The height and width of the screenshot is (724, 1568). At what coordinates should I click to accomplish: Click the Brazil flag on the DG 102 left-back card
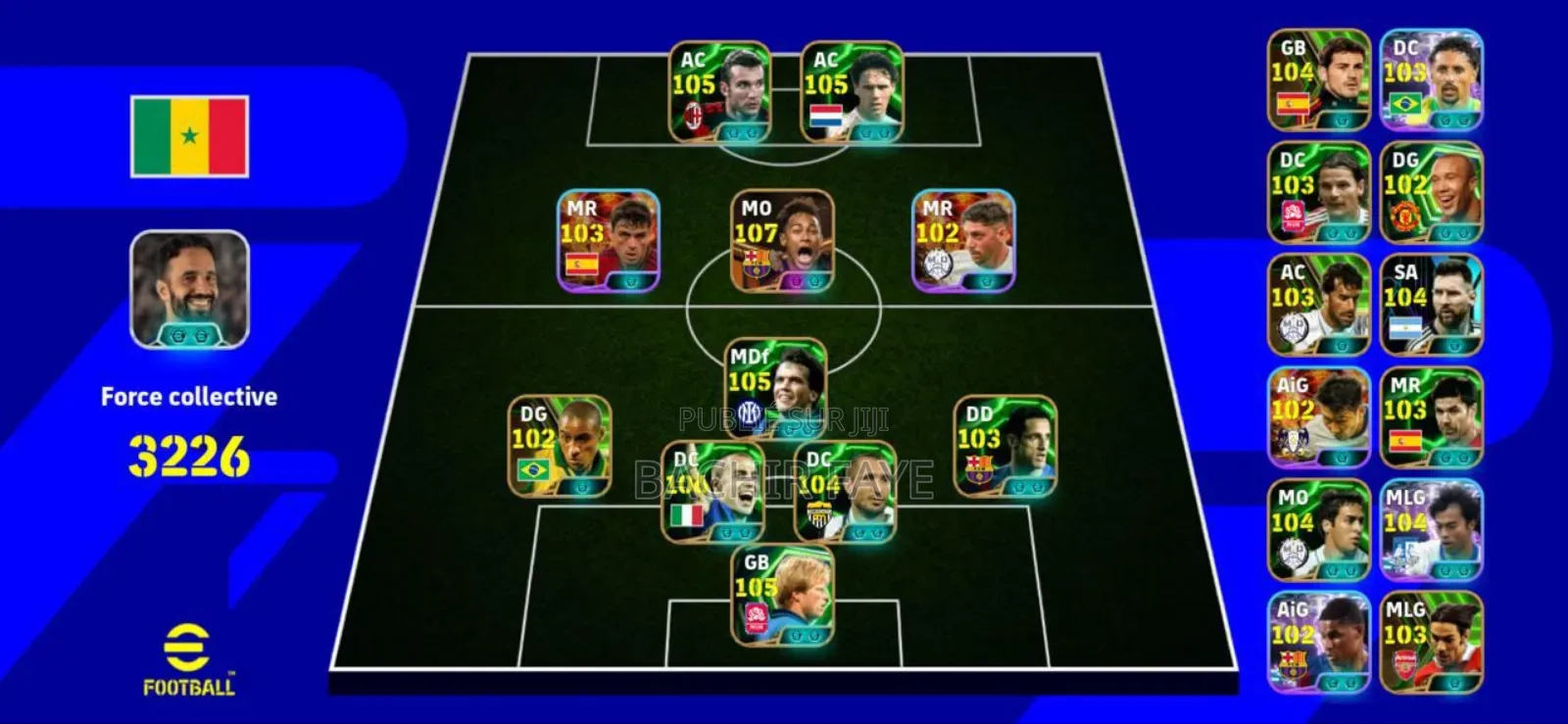(x=534, y=468)
